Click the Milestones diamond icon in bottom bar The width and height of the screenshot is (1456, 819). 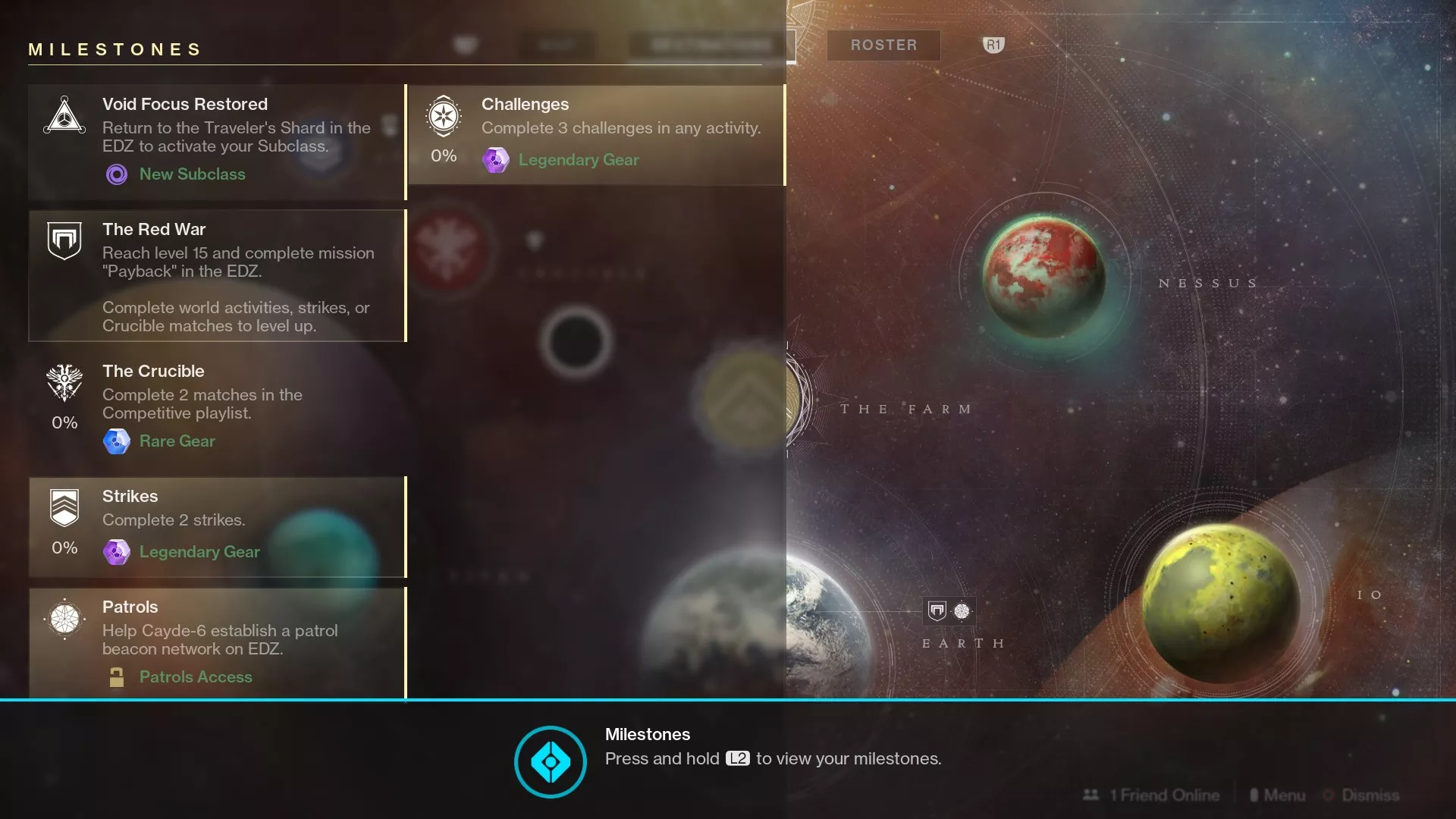click(x=550, y=761)
